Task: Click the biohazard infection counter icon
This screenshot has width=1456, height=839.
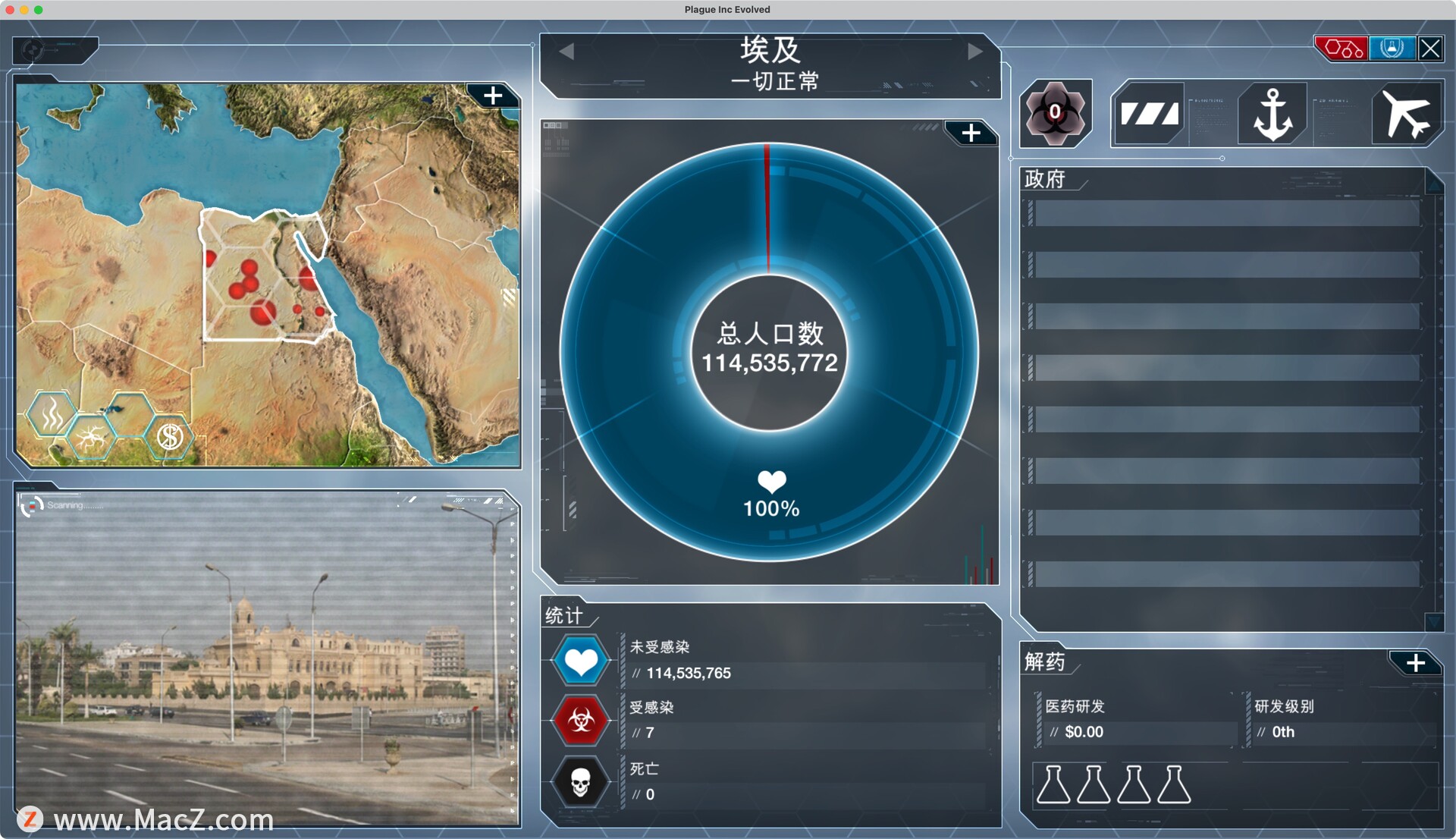Action: (1055, 114)
